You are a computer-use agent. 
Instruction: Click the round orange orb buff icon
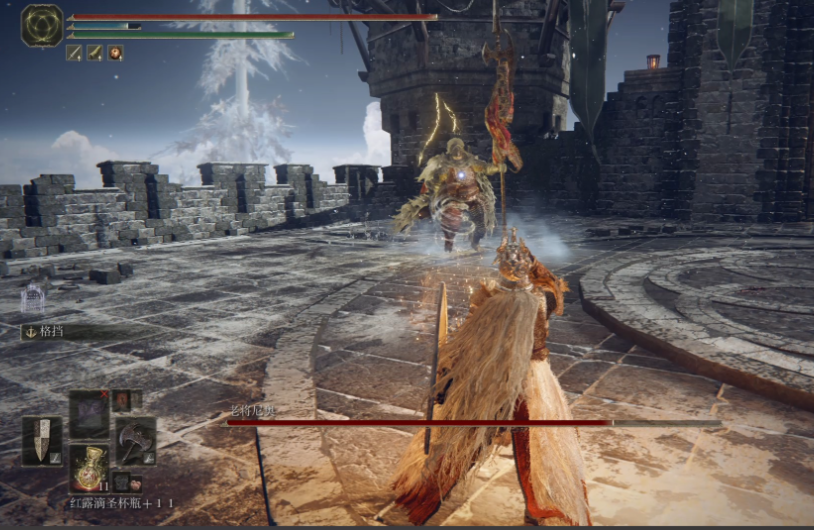pyautogui.click(x=116, y=53)
